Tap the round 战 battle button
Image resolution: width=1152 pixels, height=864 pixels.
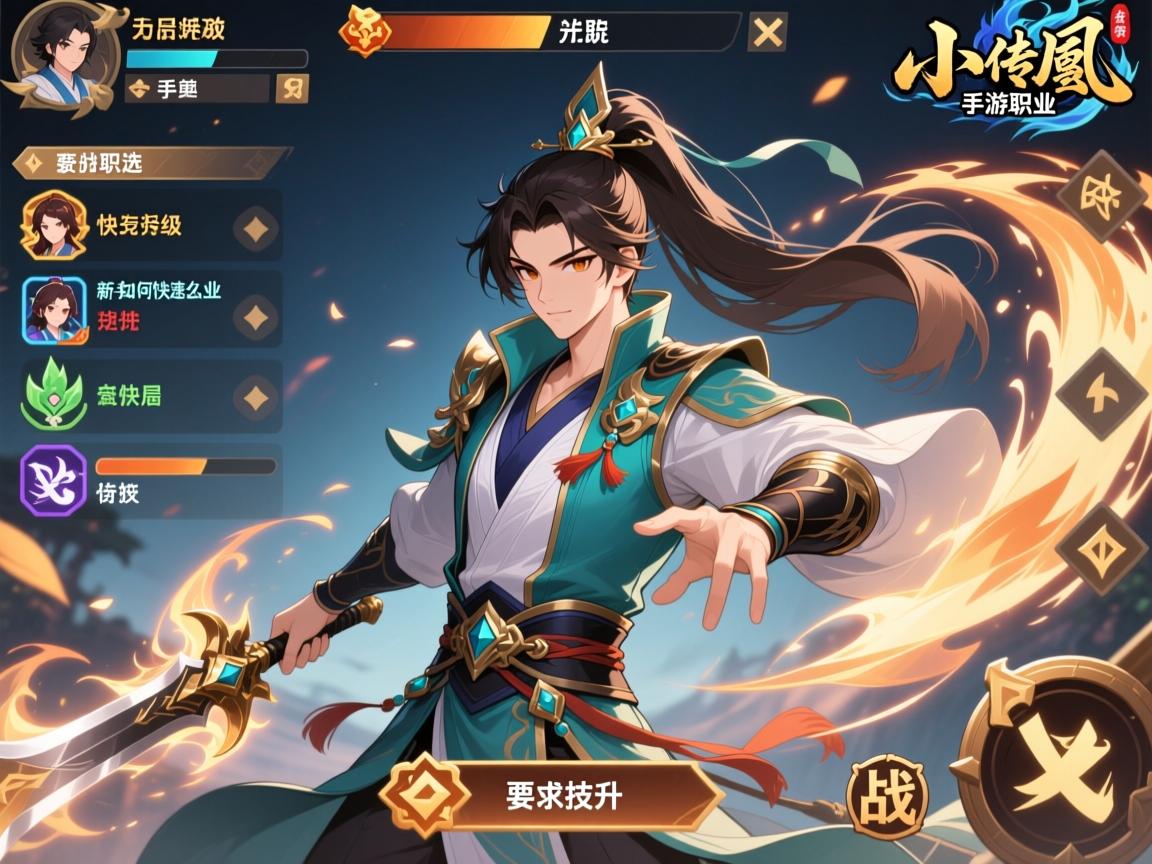click(887, 797)
